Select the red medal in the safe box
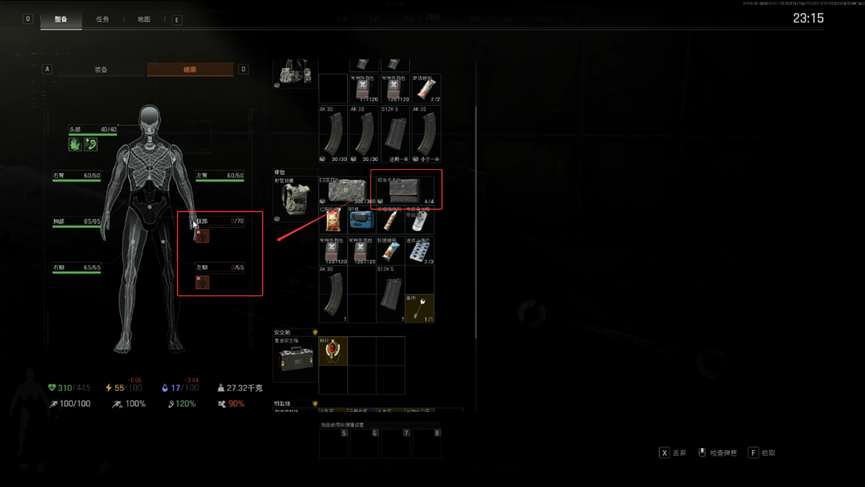 point(333,351)
